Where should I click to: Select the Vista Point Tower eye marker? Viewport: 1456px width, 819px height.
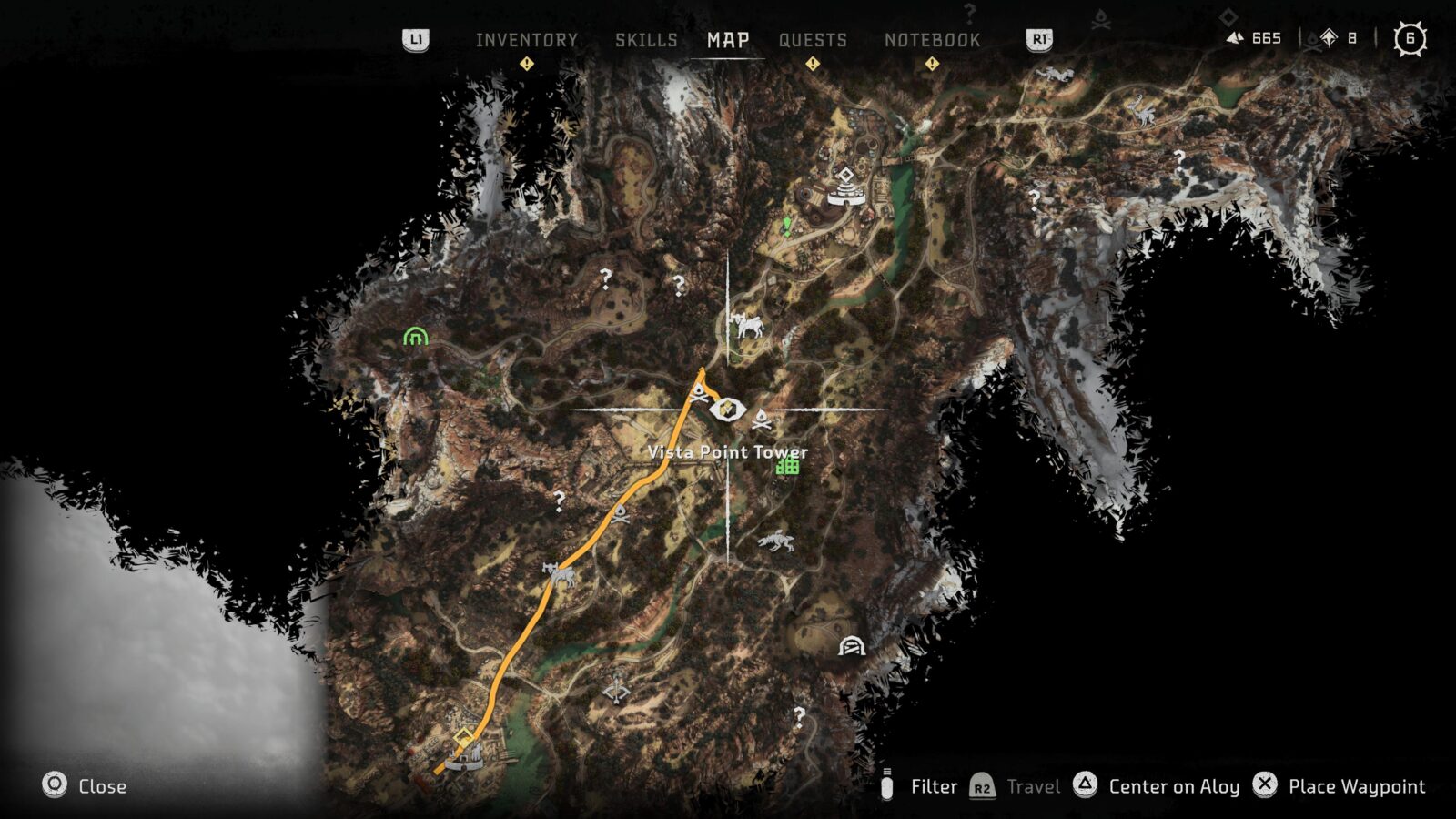728,410
